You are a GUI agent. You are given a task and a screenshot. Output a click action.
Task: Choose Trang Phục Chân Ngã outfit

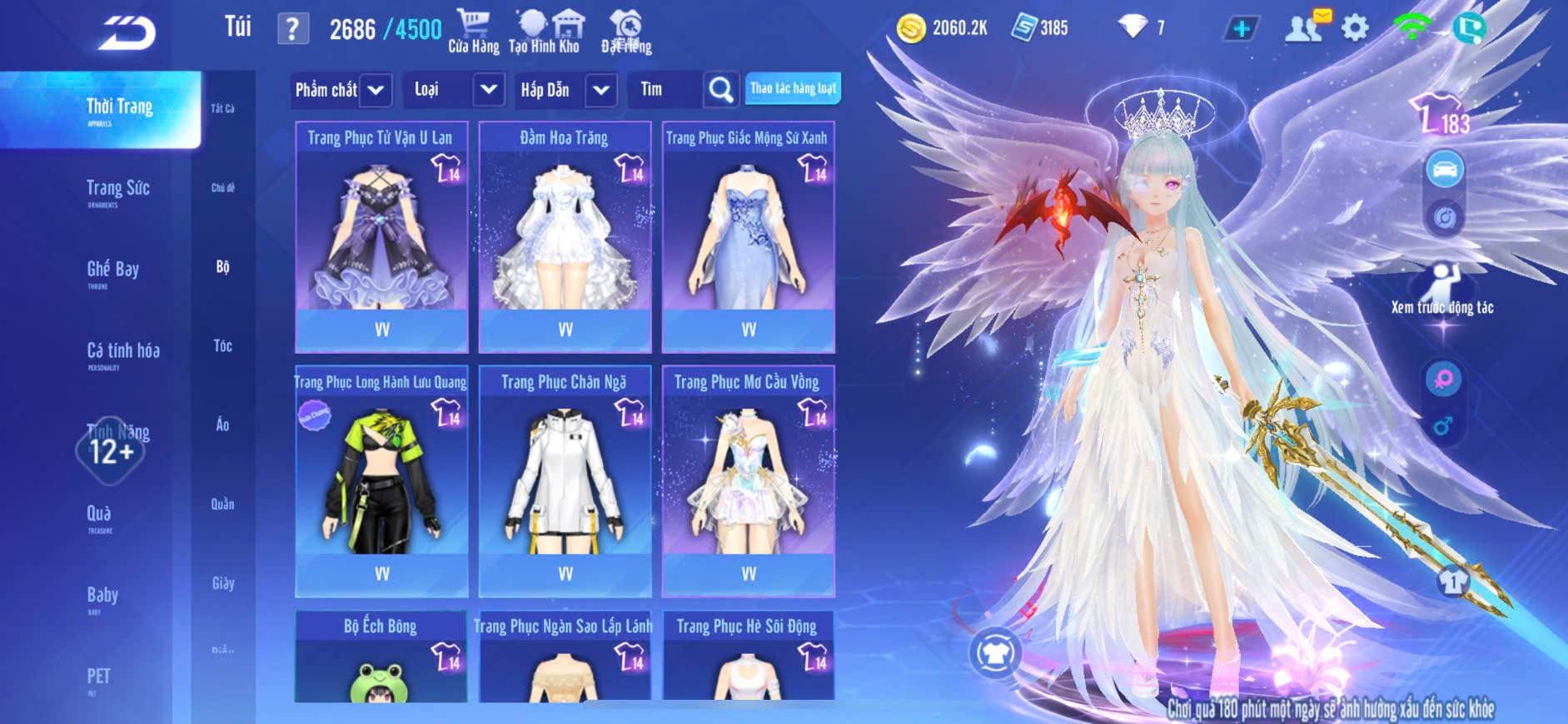coord(565,480)
